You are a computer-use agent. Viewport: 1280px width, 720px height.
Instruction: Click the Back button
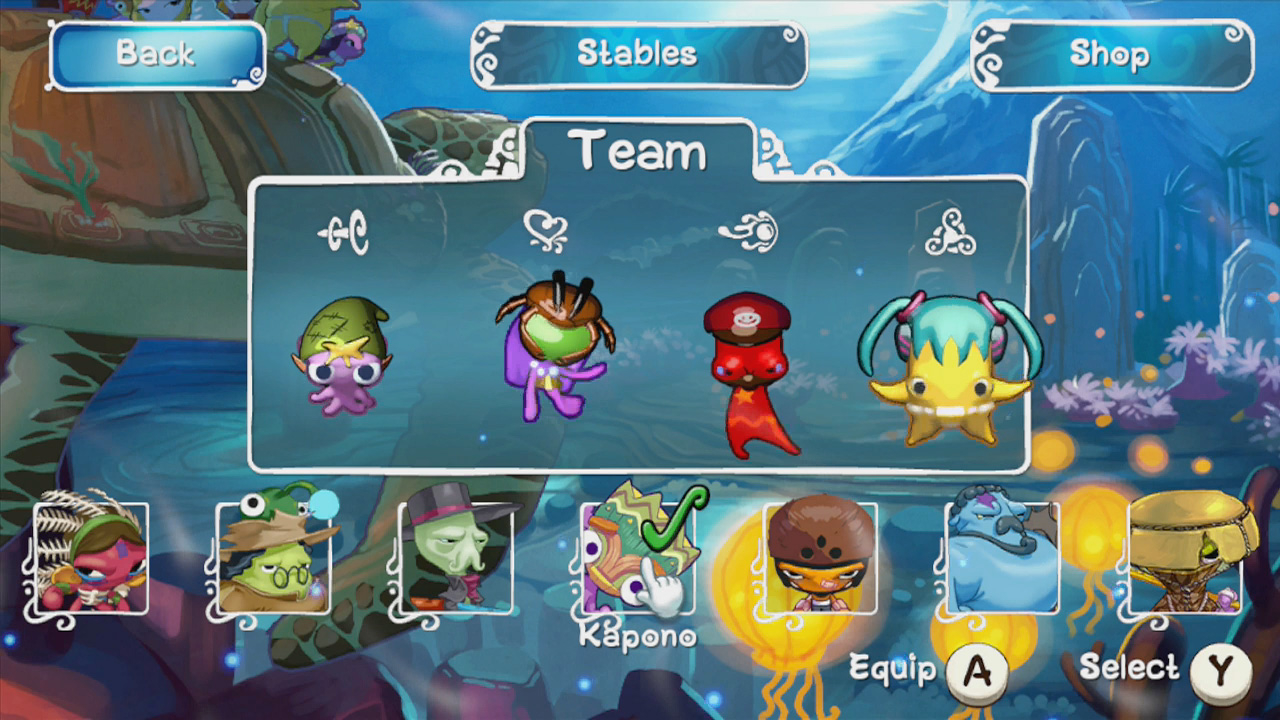point(155,55)
